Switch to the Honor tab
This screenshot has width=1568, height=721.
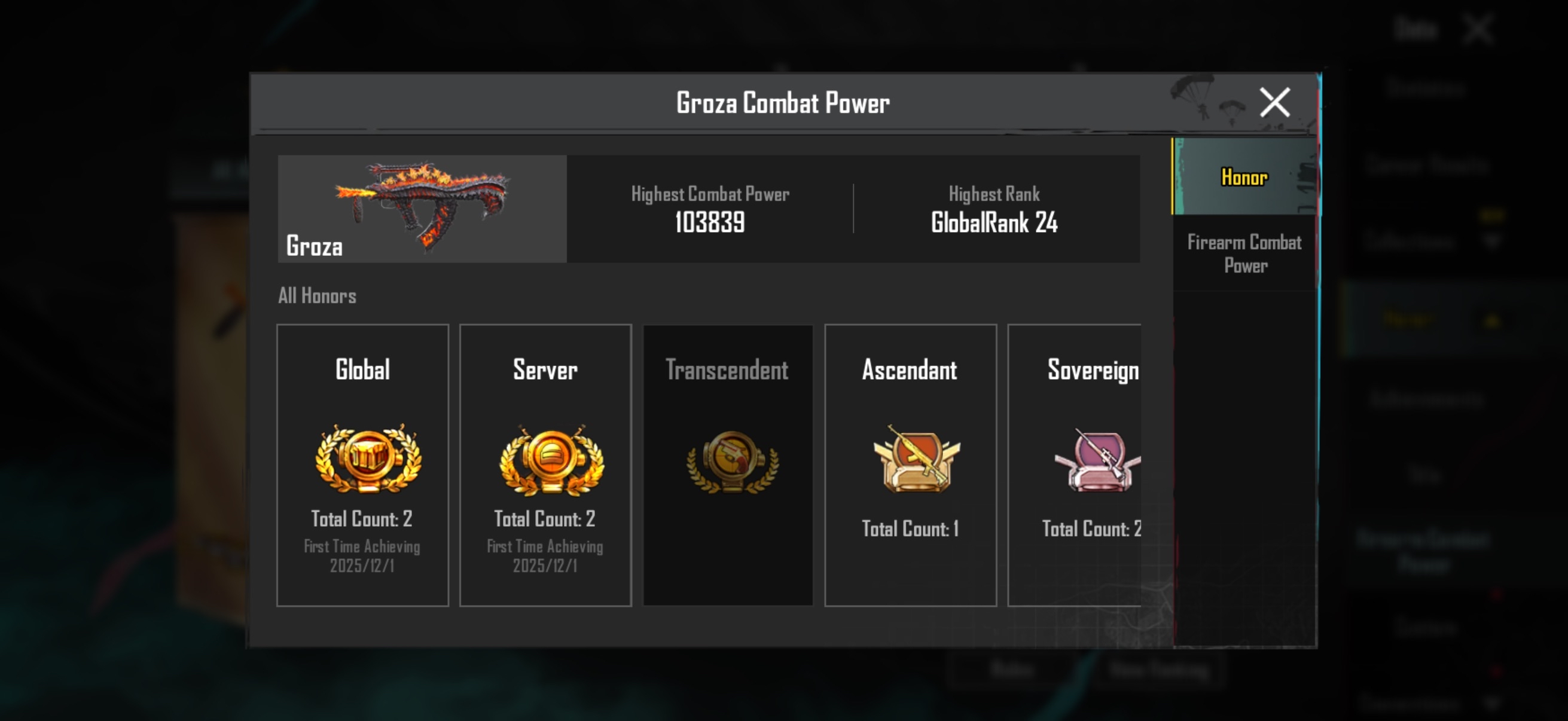coord(1243,176)
